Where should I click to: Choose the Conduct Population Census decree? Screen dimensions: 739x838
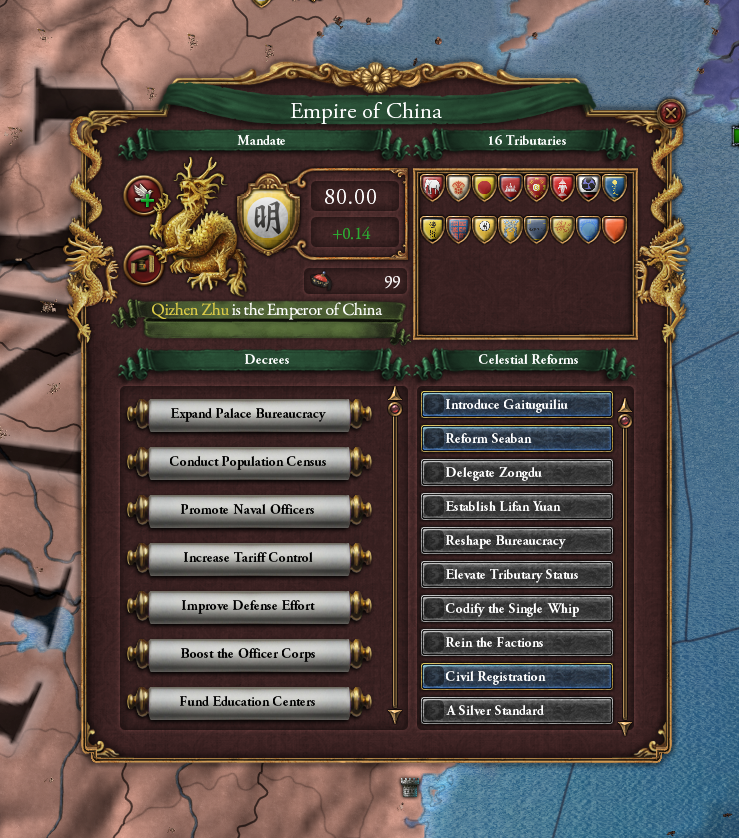[x=248, y=462]
